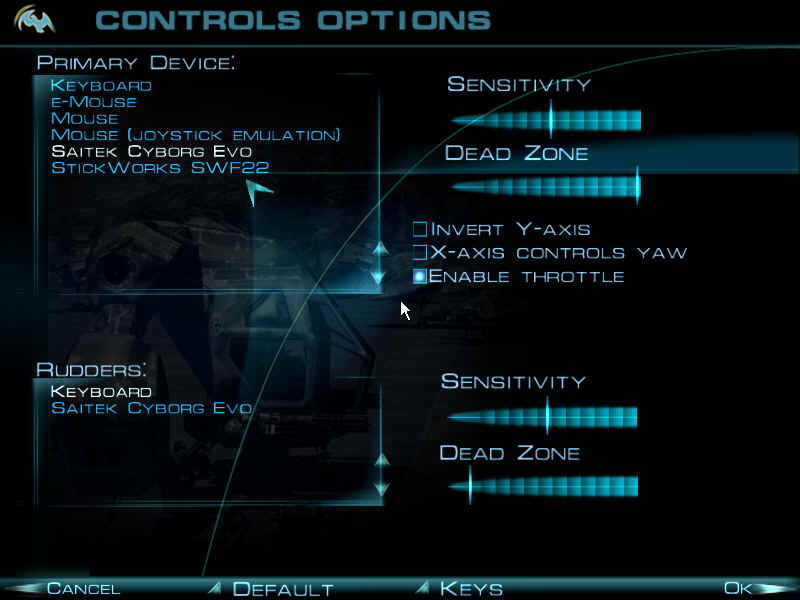Toggle the Invert Y-axis checkbox
Image resolution: width=800 pixels, height=600 pixels.
[421, 230]
